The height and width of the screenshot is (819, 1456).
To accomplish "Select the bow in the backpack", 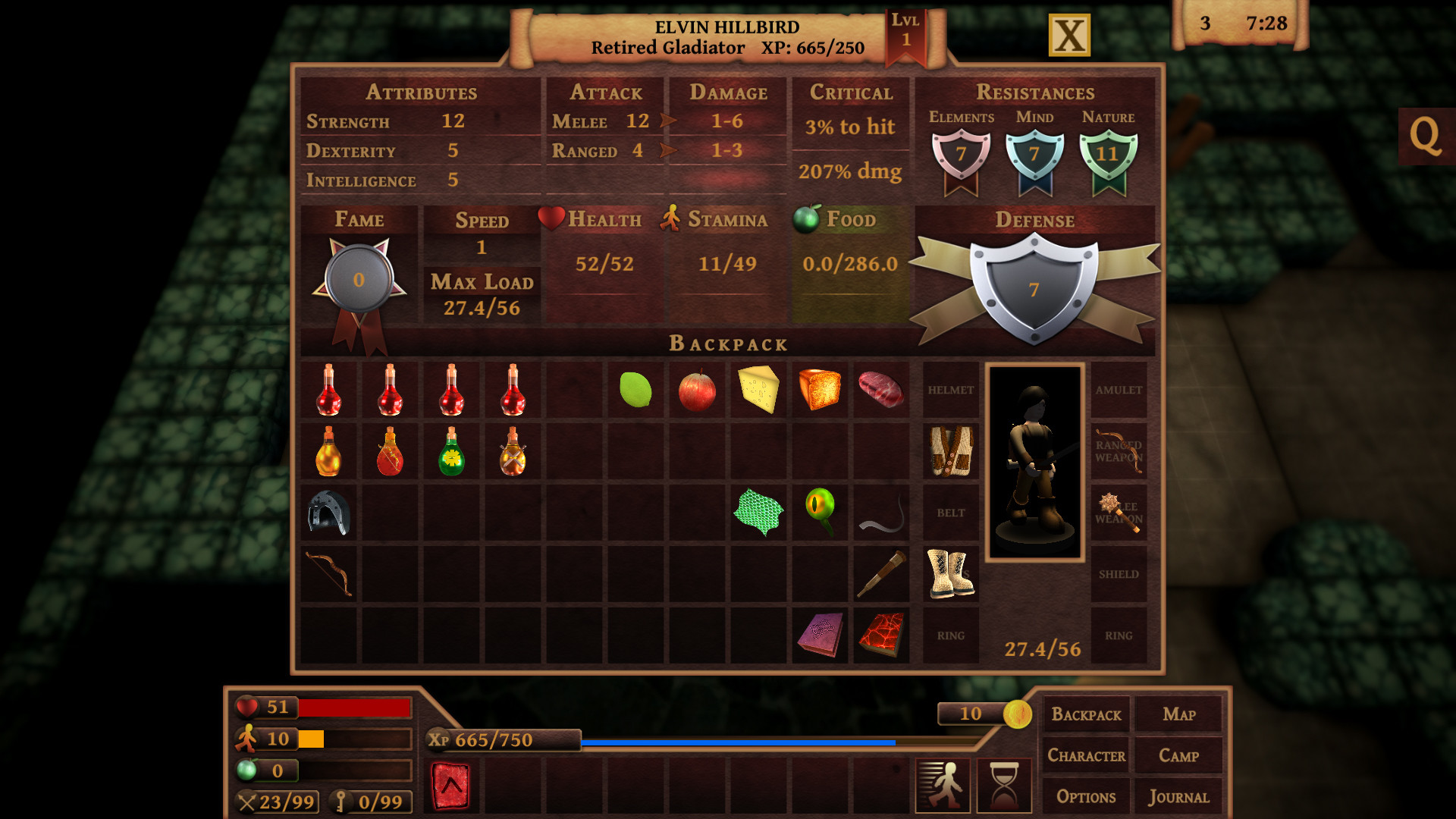I will click(x=329, y=574).
